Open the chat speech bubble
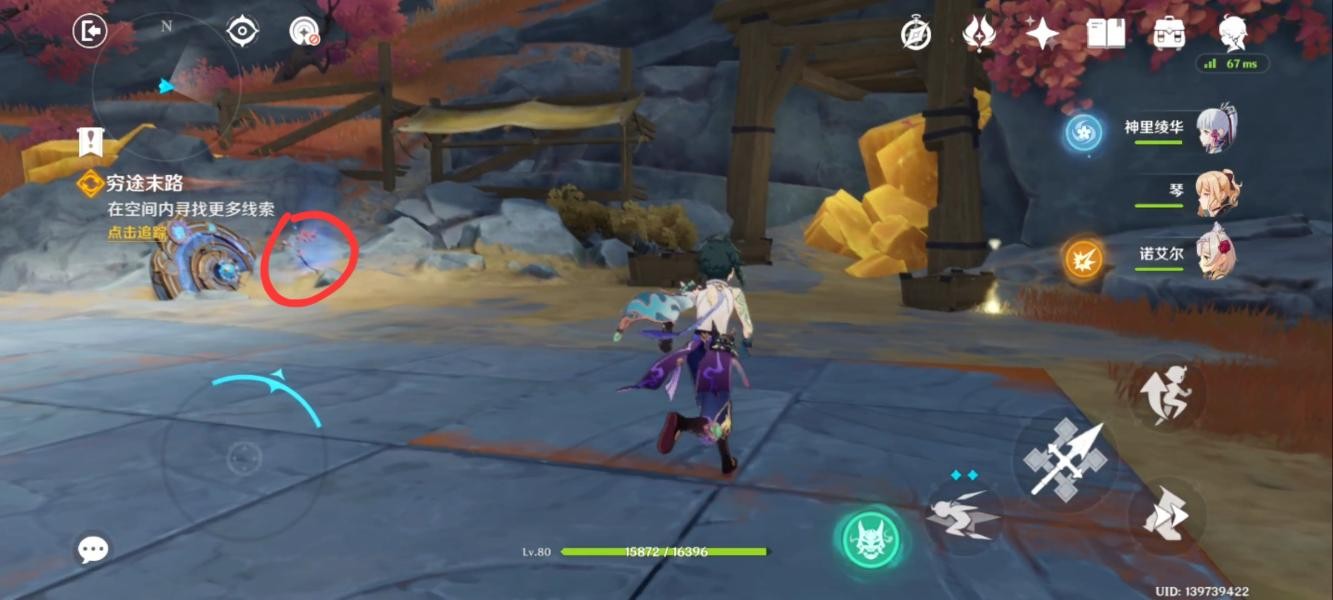 (x=93, y=548)
